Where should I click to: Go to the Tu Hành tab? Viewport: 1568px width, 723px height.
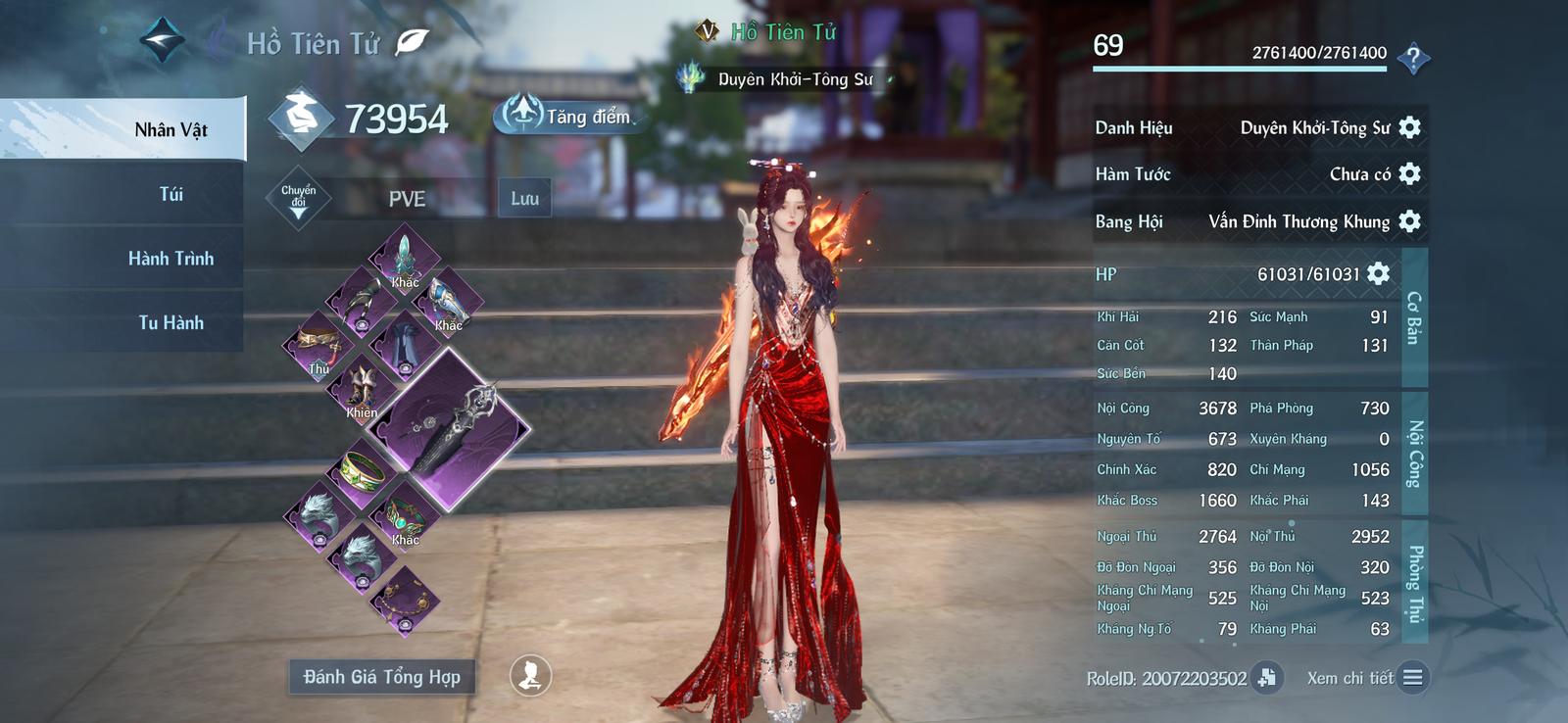pos(171,322)
